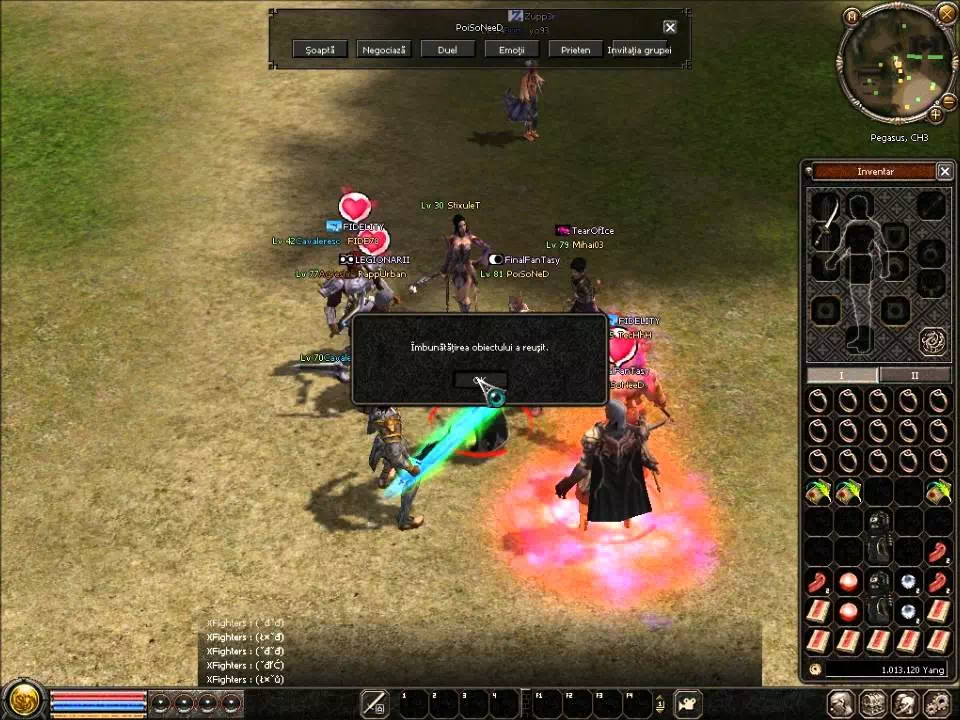This screenshot has height=720, width=960.
Task: Zoom in the minimap with the plus button
Action: [935, 114]
